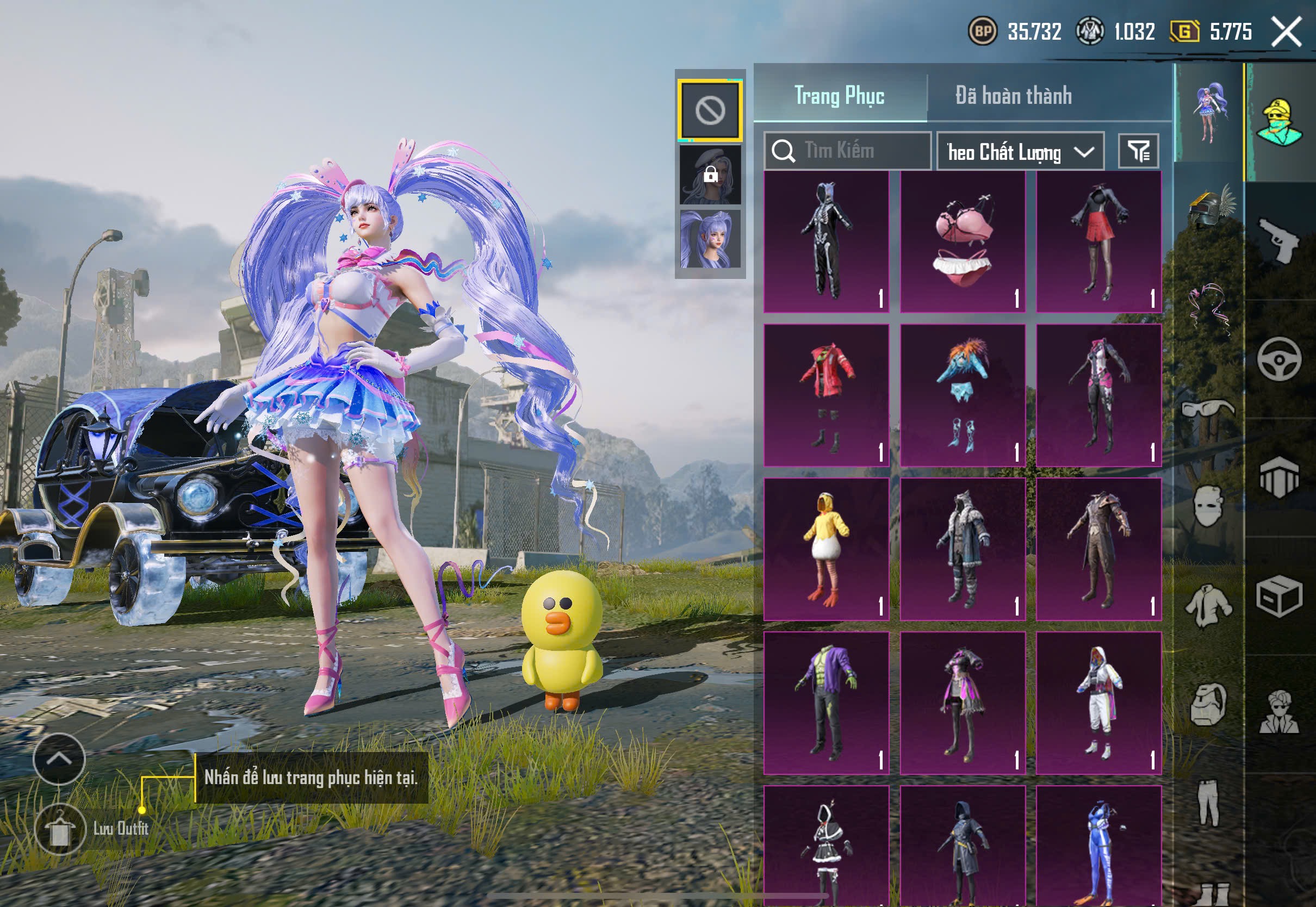Screen dimensions: 1316x907
Task: Expand the up-arrow circle button
Action: (x=59, y=759)
